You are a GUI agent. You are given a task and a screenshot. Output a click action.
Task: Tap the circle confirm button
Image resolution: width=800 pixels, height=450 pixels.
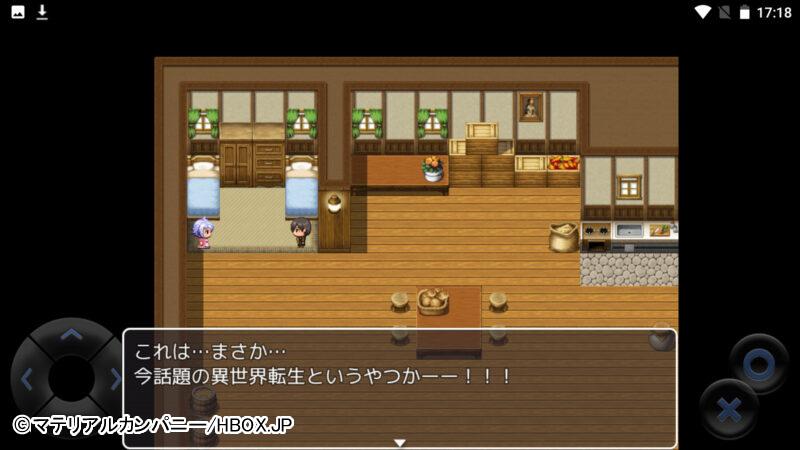(x=758, y=364)
